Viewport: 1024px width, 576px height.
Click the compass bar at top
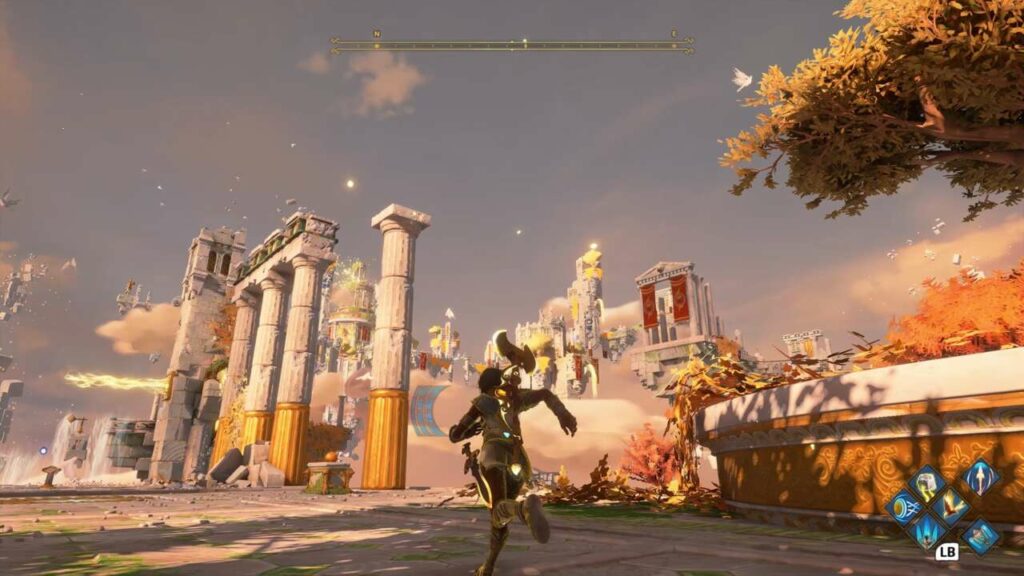click(511, 45)
